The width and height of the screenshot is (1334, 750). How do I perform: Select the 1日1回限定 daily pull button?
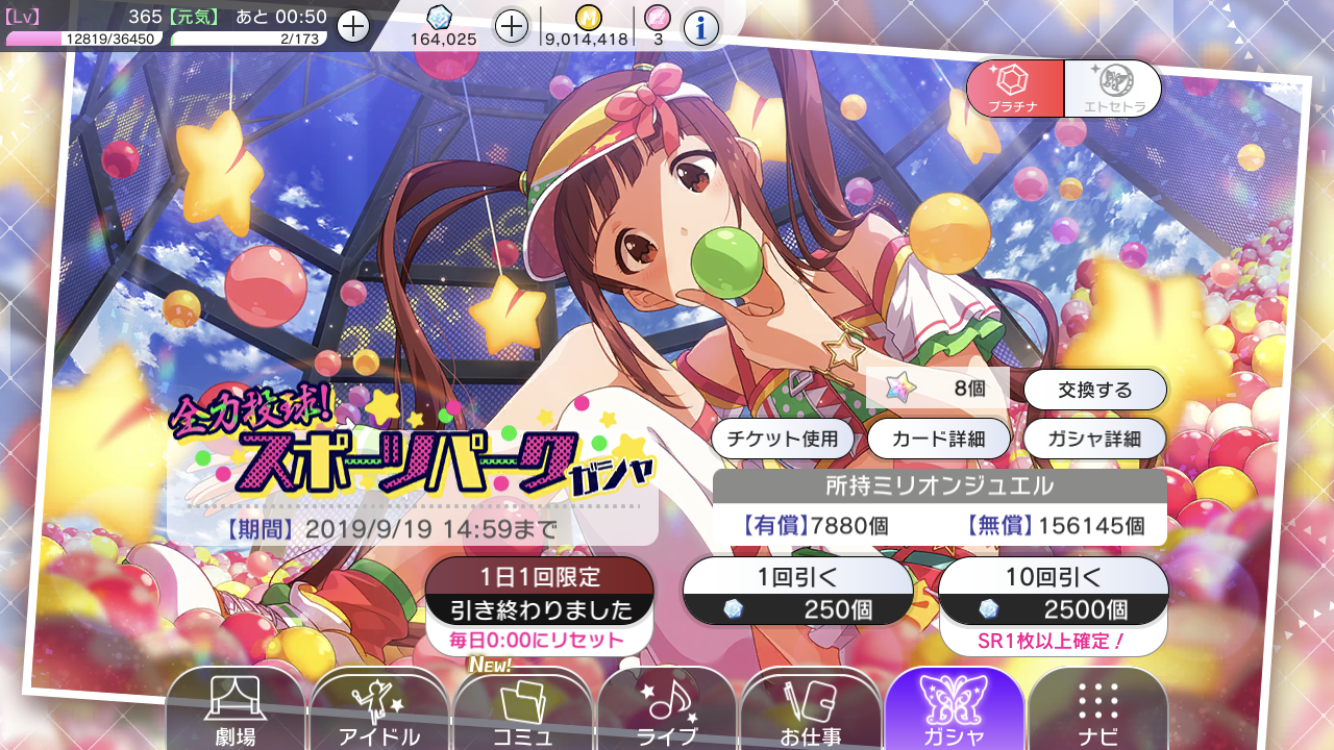[539, 592]
